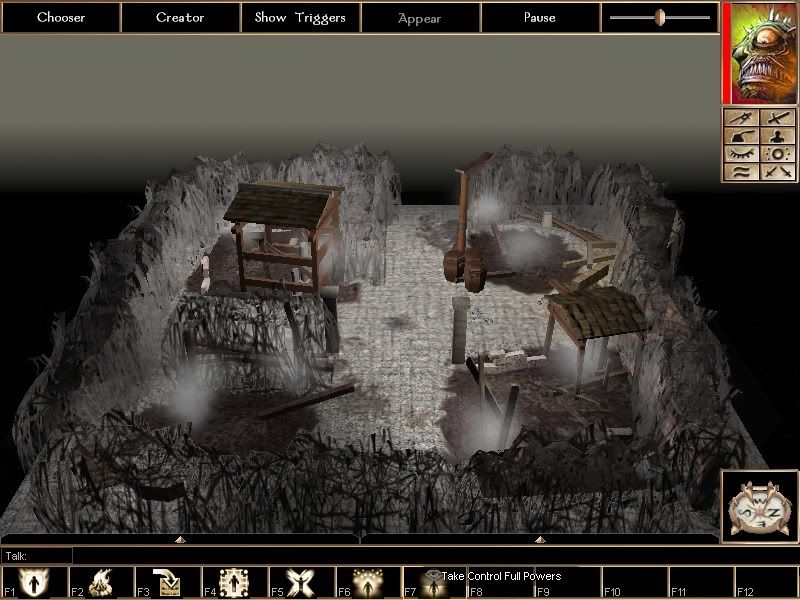This screenshot has height=600, width=800.
Task: Click the person silhouette icon in the side panel
Action: [x=778, y=136]
